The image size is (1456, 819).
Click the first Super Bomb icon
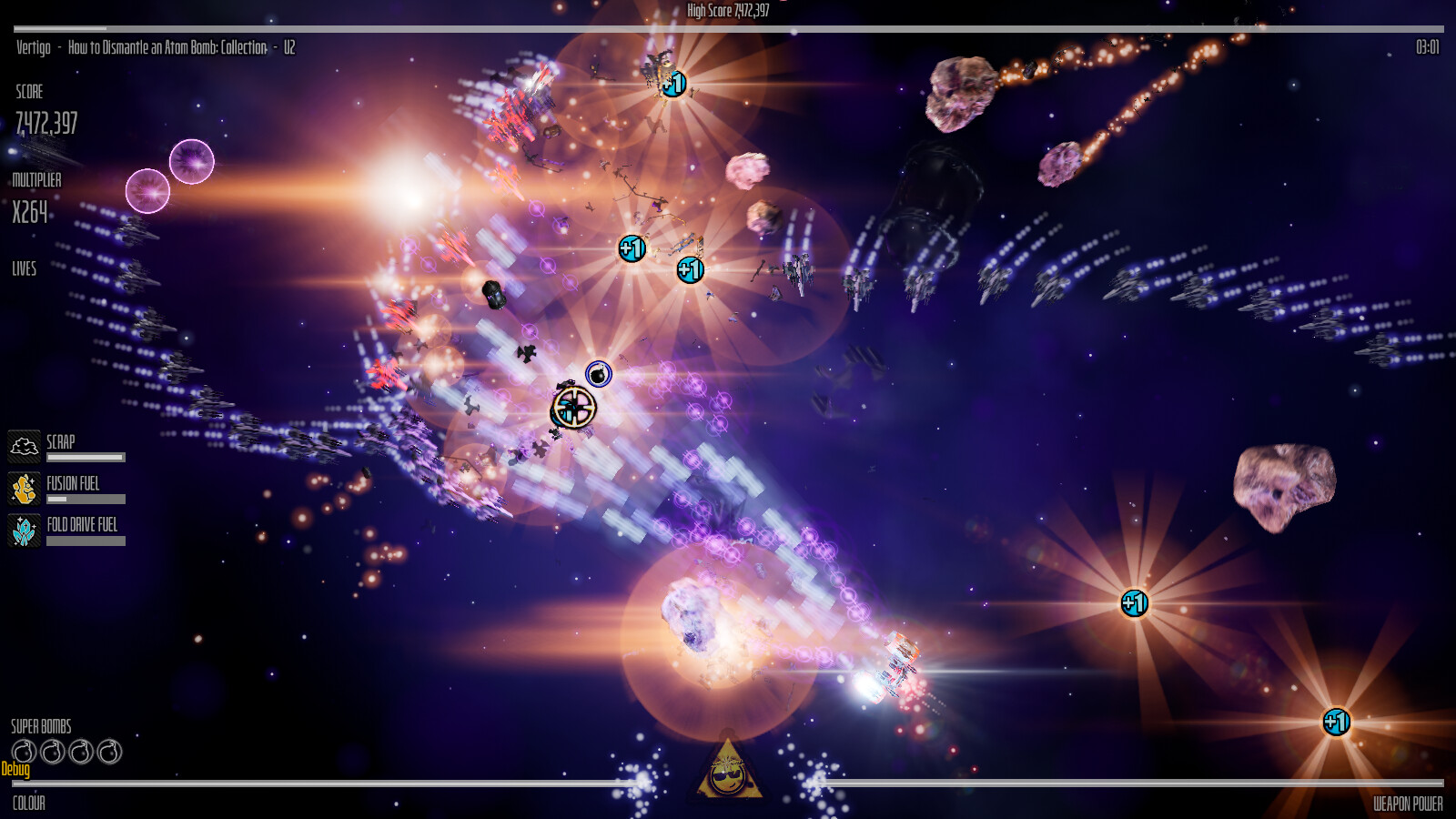click(x=25, y=750)
